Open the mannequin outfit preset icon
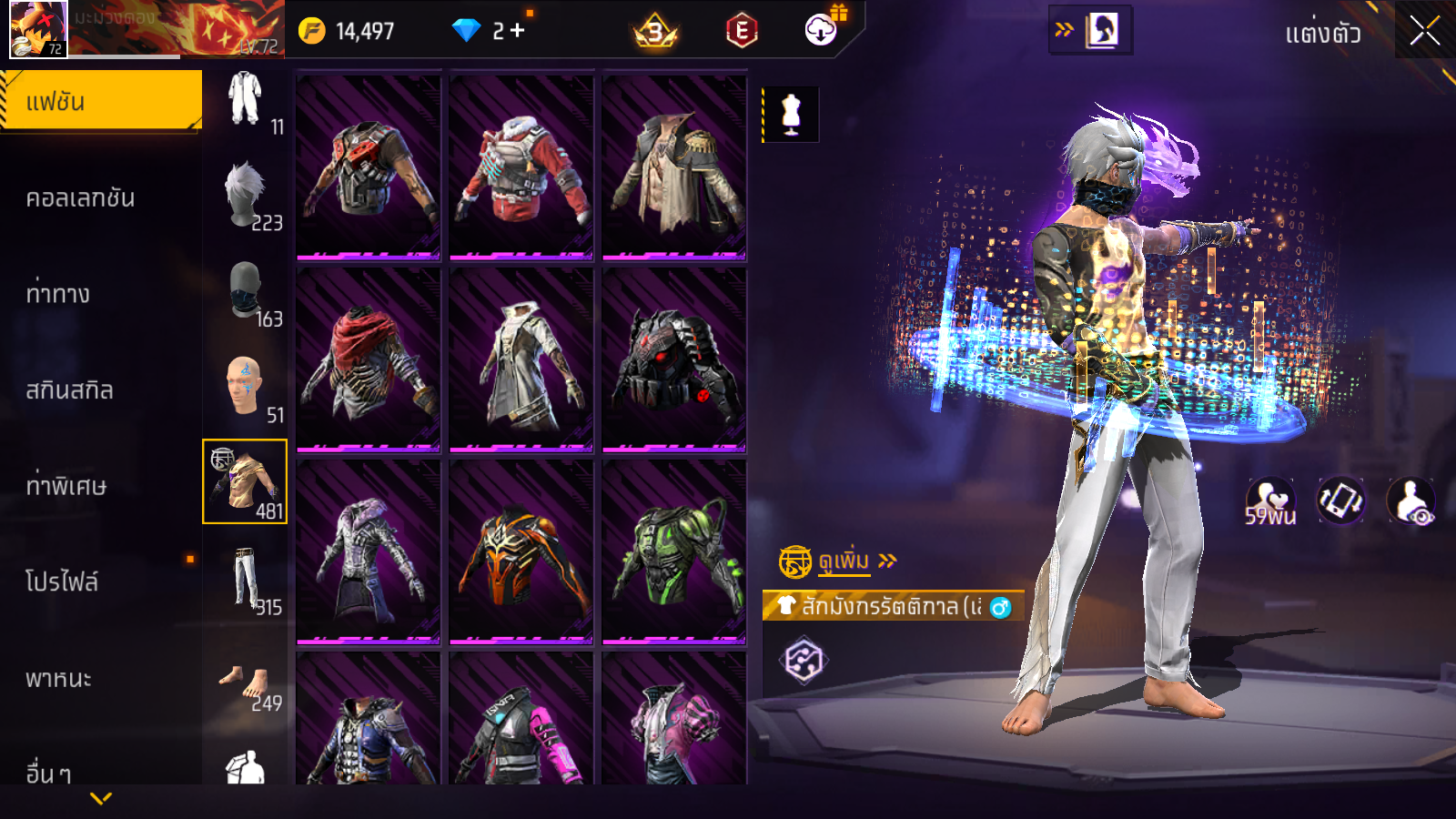This screenshot has height=819, width=1456. click(791, 115)
